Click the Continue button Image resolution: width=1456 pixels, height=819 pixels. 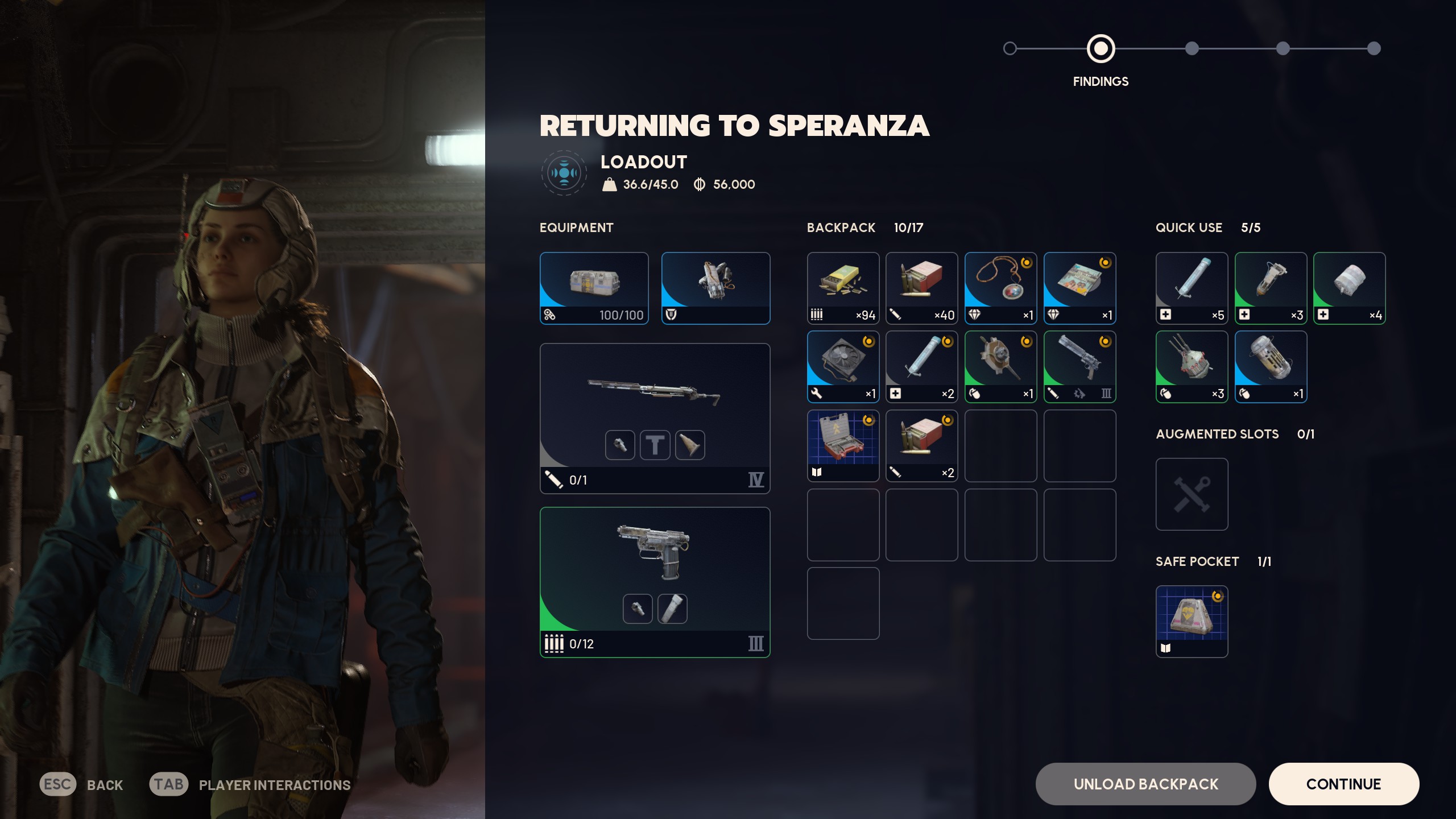click(1343, 784)
